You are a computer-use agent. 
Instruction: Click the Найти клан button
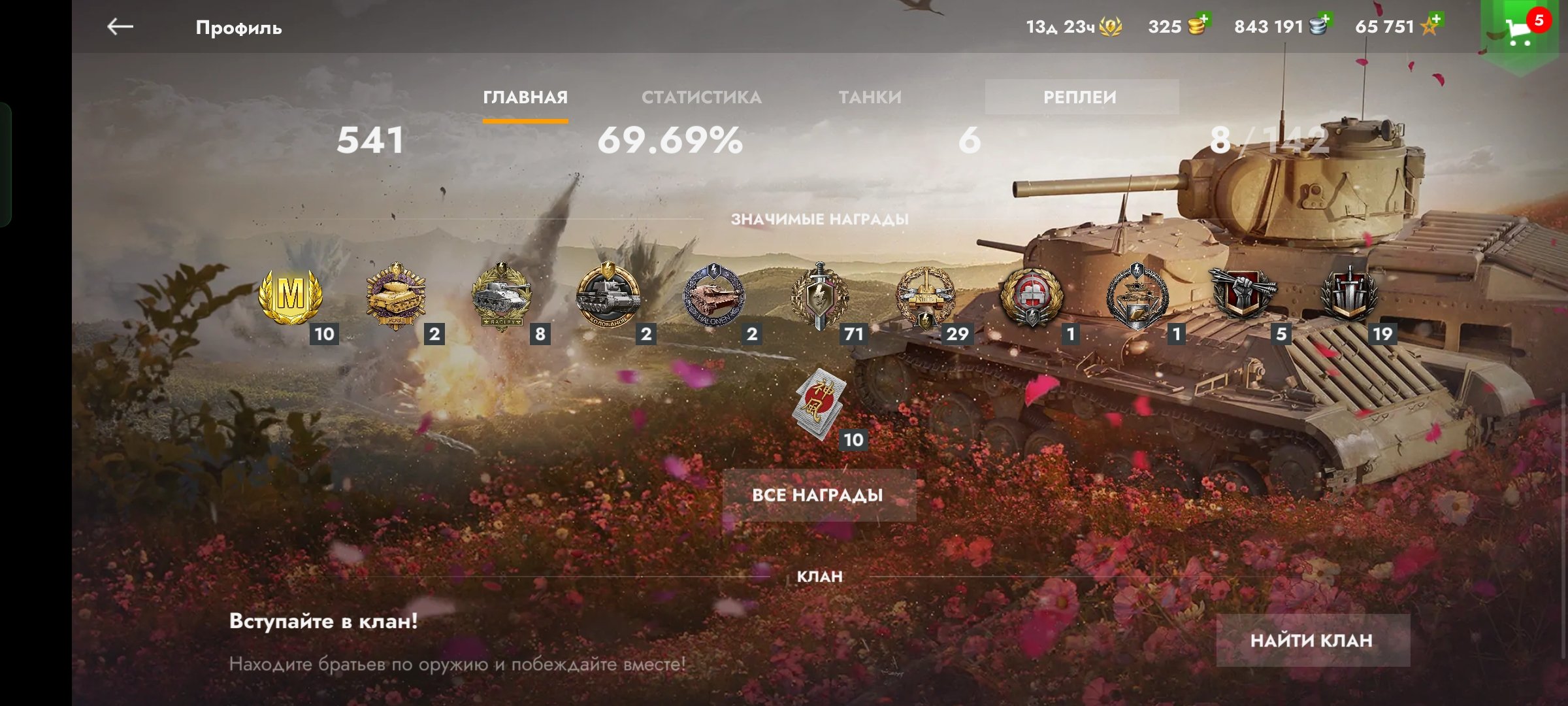tap(1312, 640)
